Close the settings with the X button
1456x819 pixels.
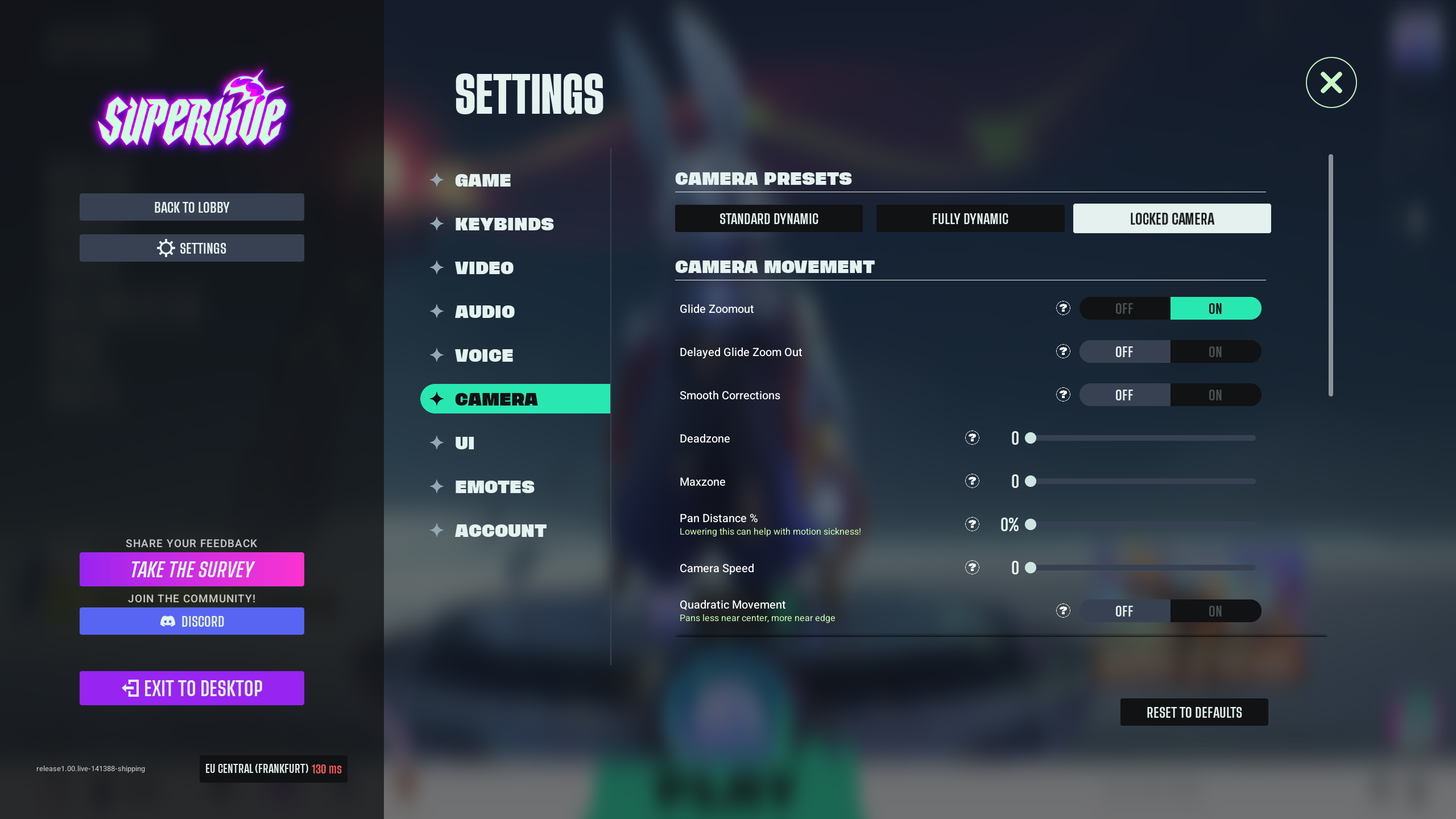pyautogui.click(x=1331, y=82)
